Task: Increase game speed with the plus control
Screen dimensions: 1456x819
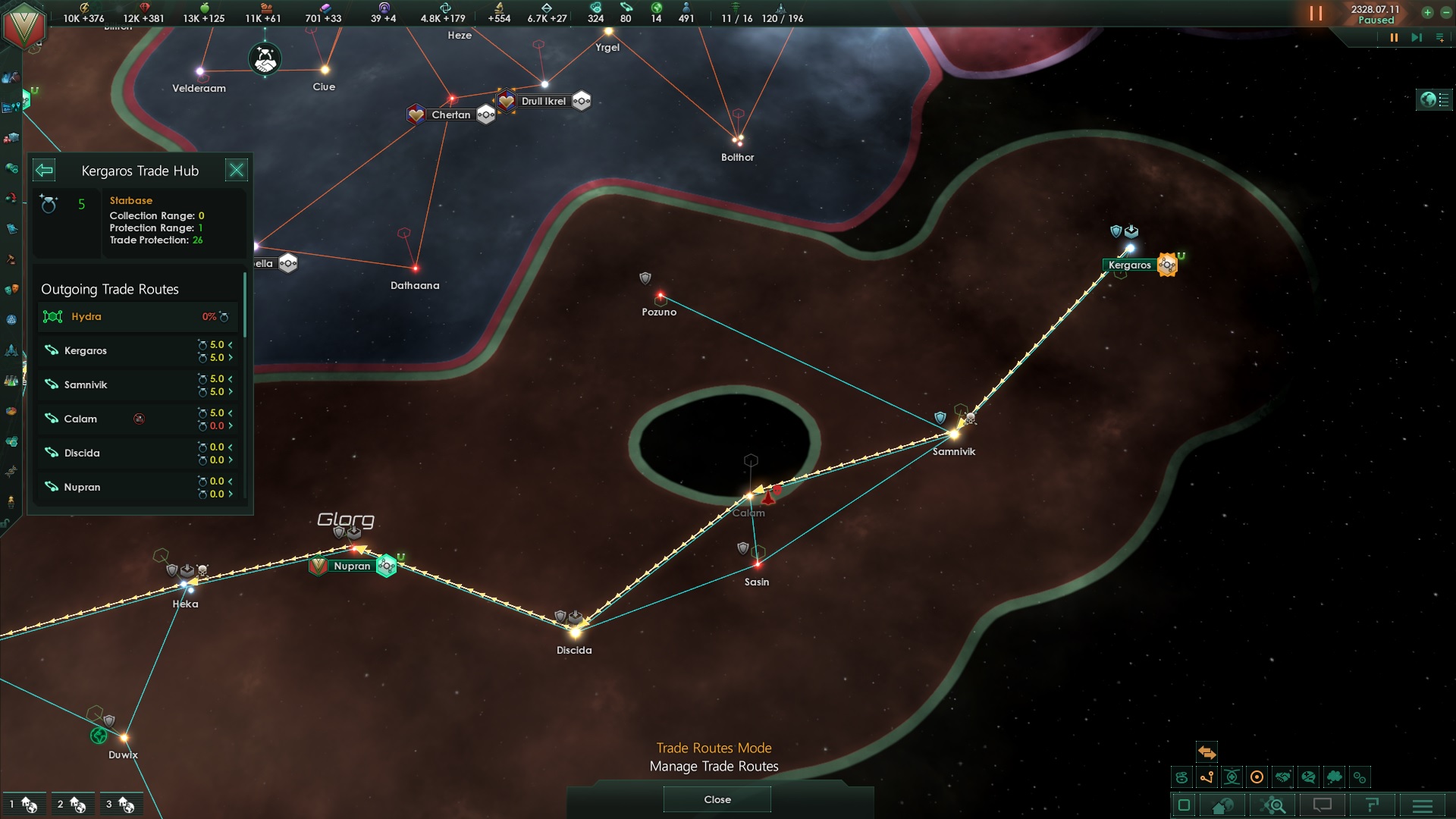Action: pos(1429,13)
